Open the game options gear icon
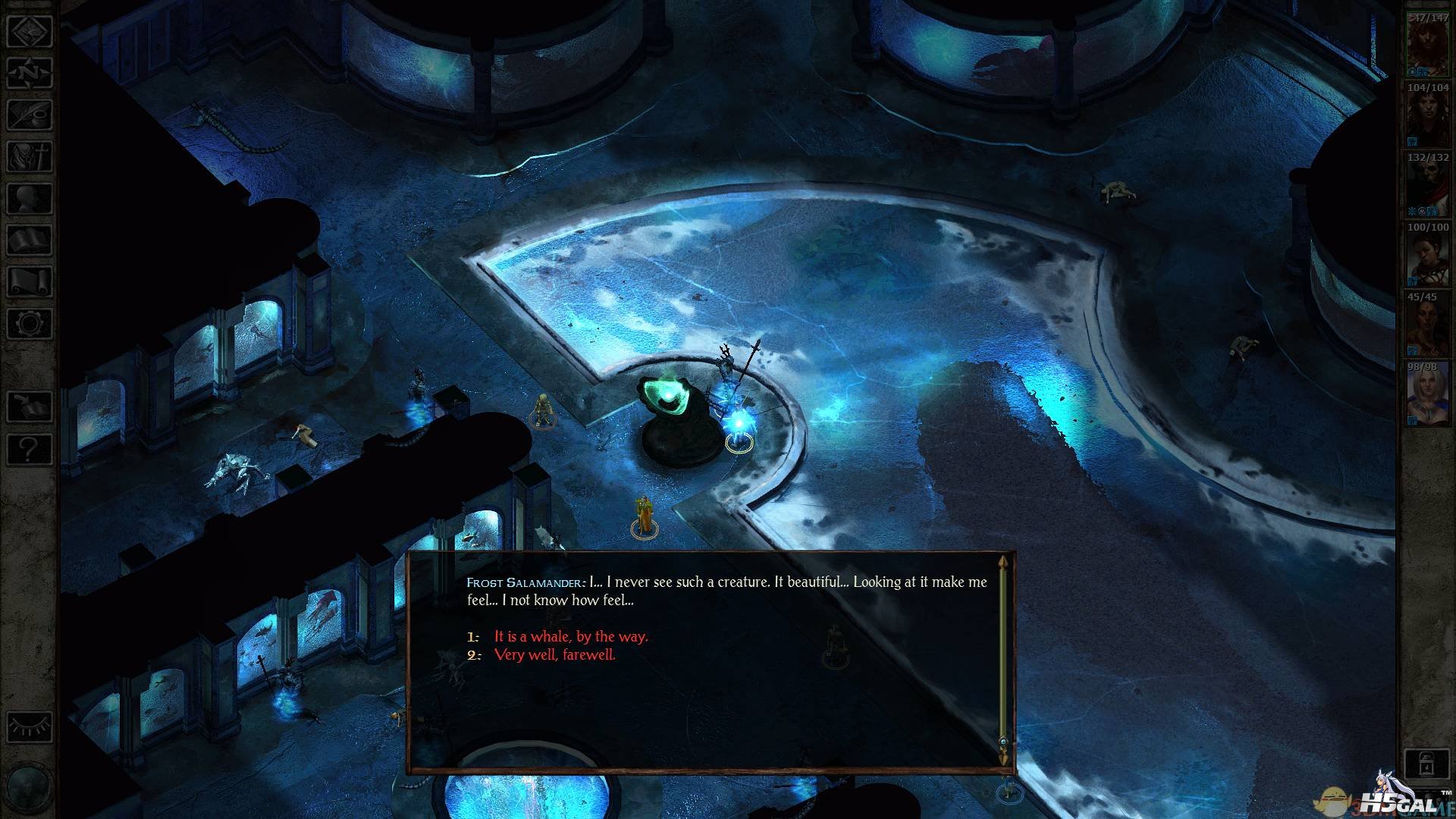The width and height of the screenshot is (1456, 819). coord(29,324)
